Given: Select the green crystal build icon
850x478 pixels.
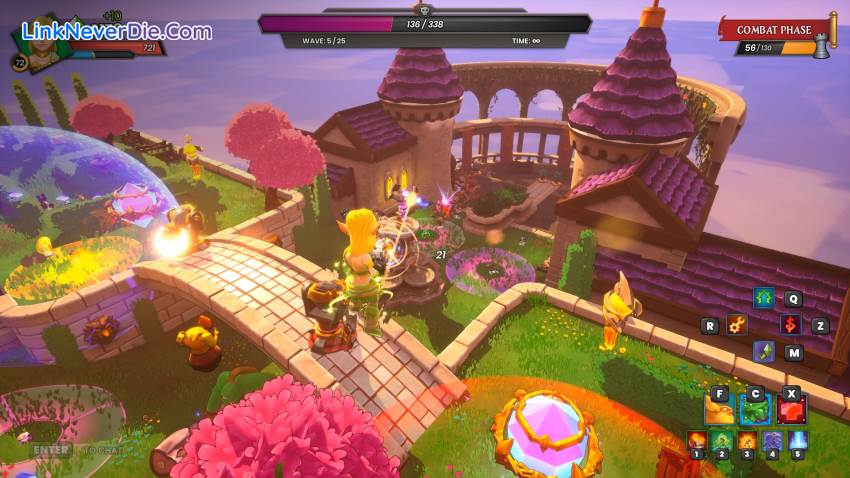Looking at the screenshot, I should pyautogui.click(x=764, y=352).
